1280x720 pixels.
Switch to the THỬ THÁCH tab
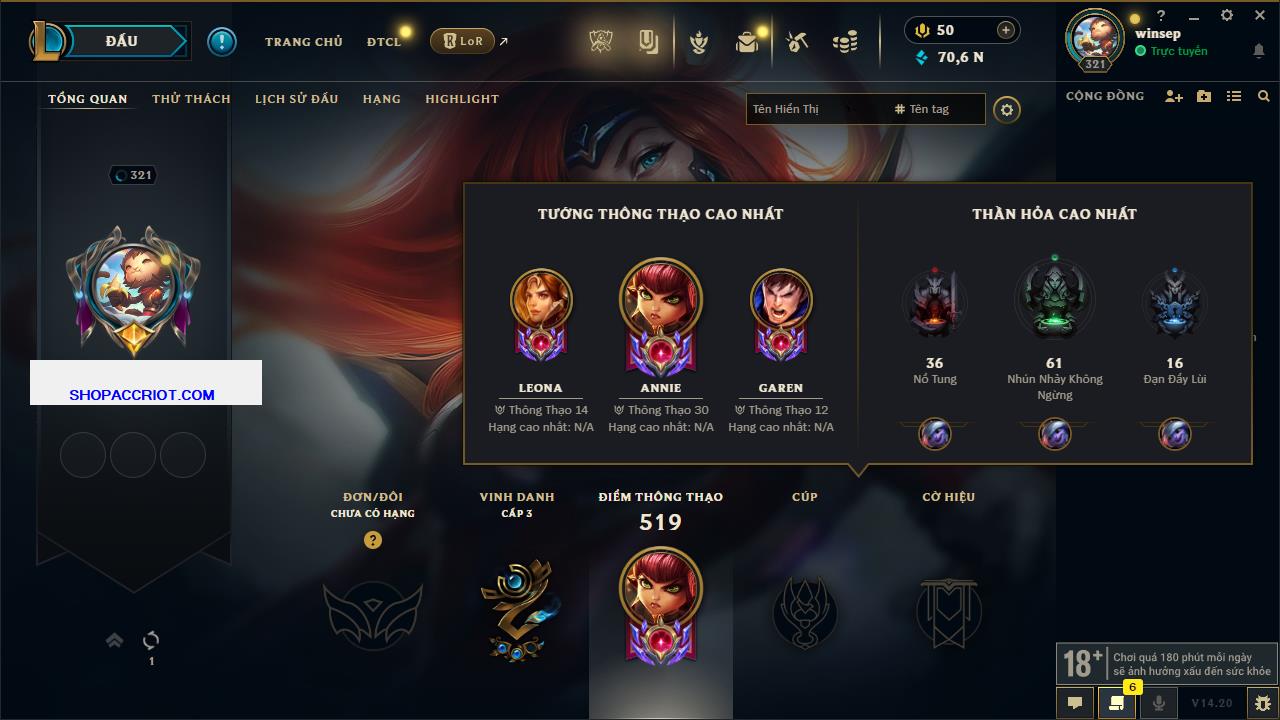191,99
